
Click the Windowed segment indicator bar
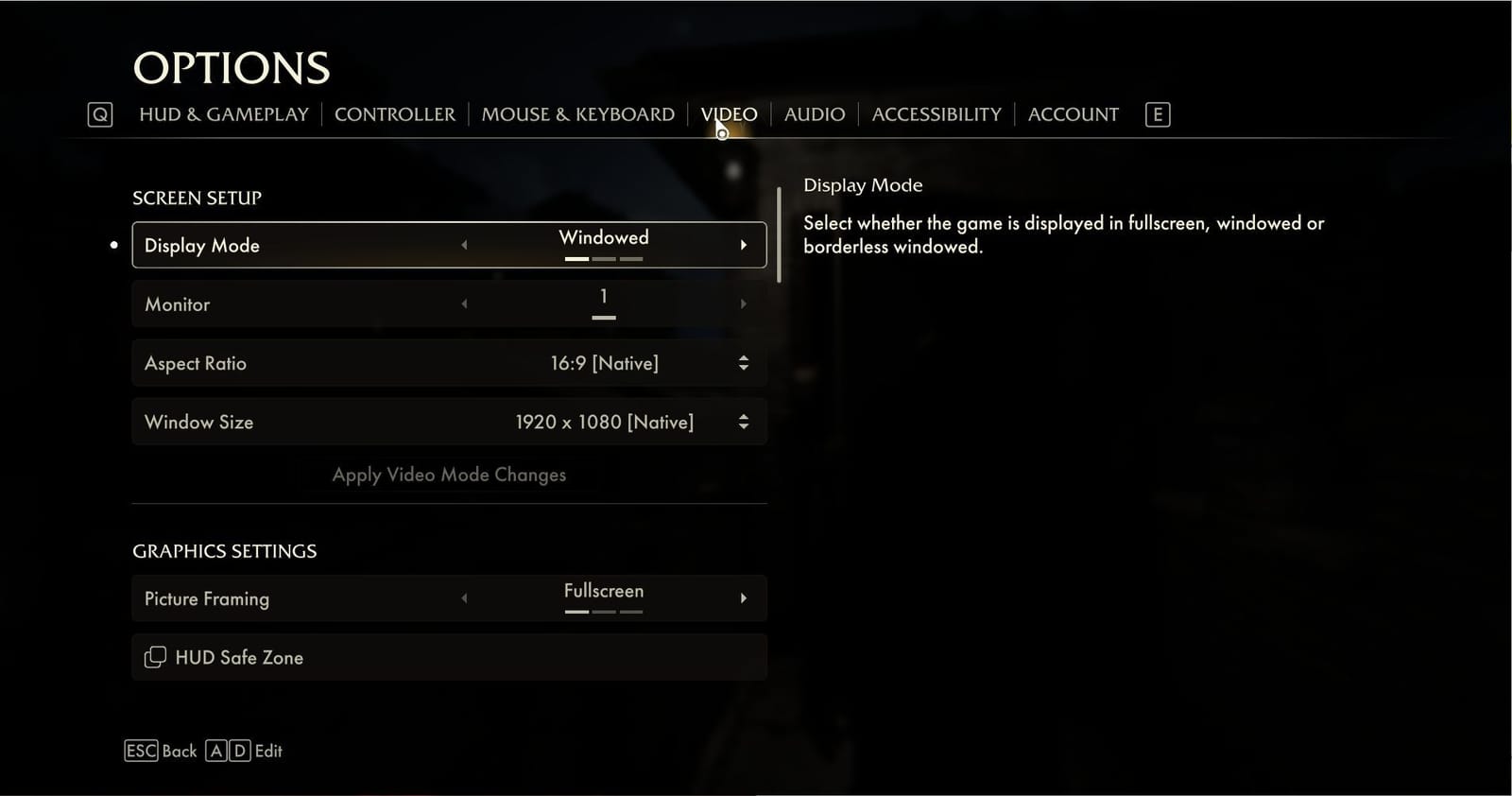[x=576, y=257]
